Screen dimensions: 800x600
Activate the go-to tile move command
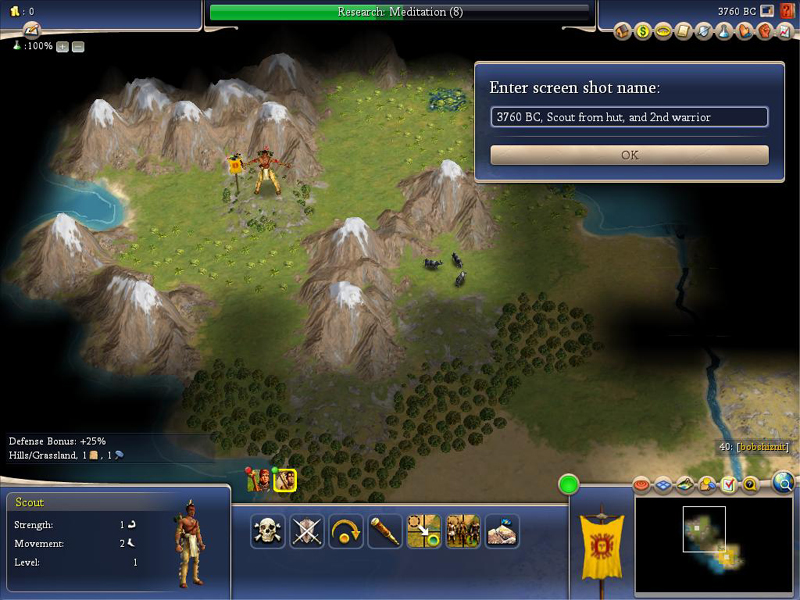[x=424, y=532]
